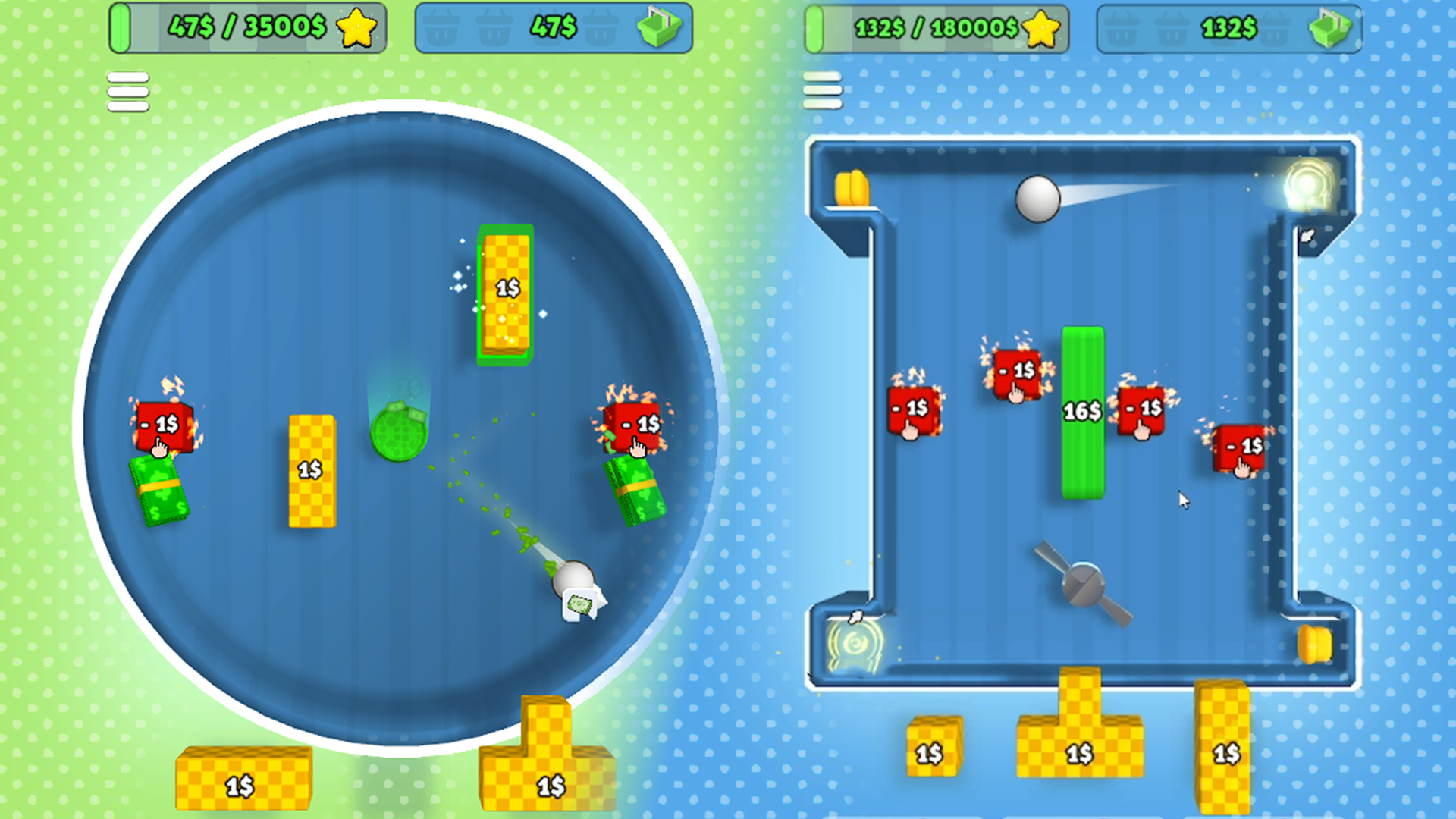Tap the white ball bouncing in the right arena
The height and width of the screenshot is (819, 1456).
coord(1037,199)
